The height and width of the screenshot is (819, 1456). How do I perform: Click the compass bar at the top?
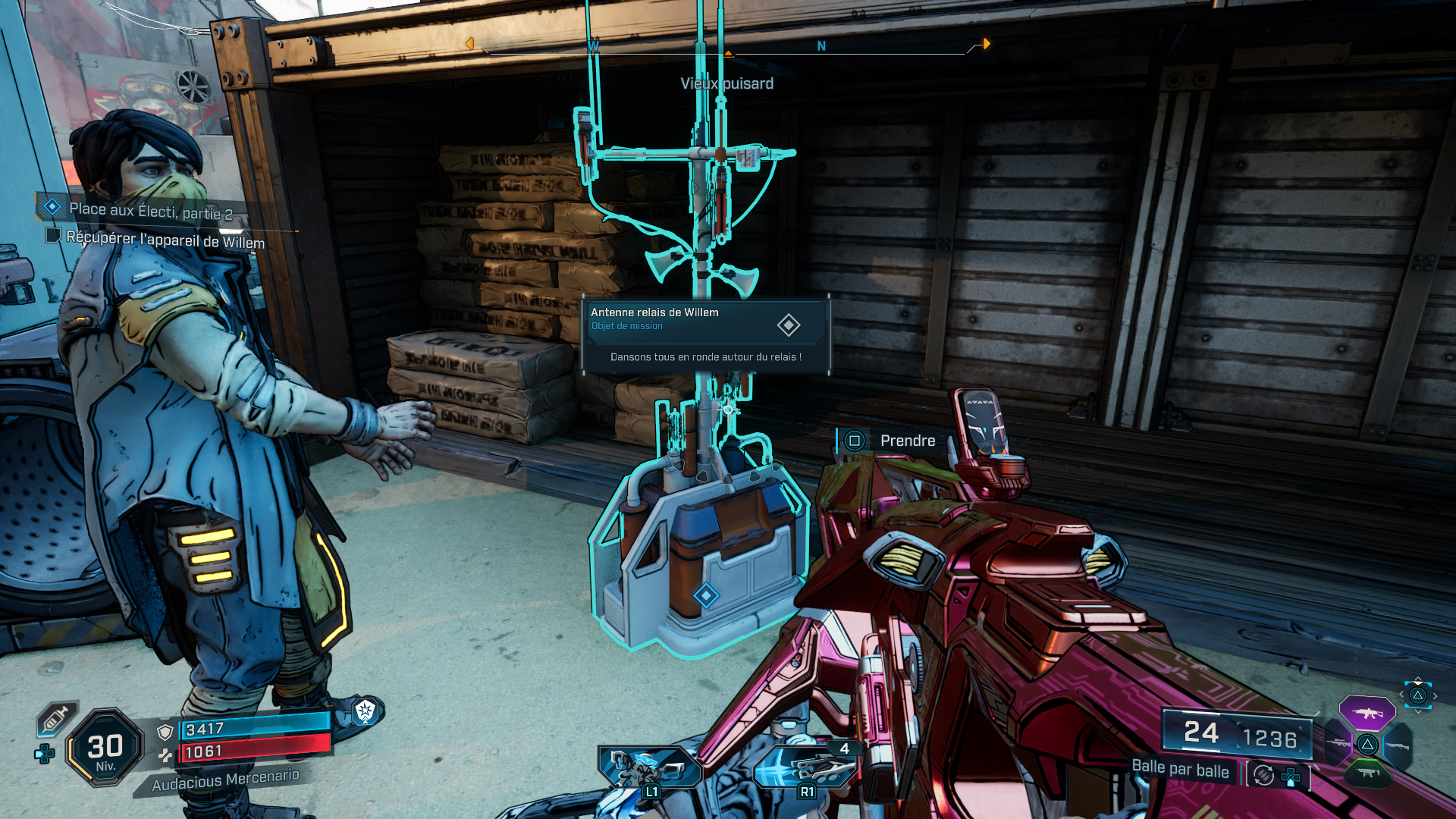click(x=728, y=47)
